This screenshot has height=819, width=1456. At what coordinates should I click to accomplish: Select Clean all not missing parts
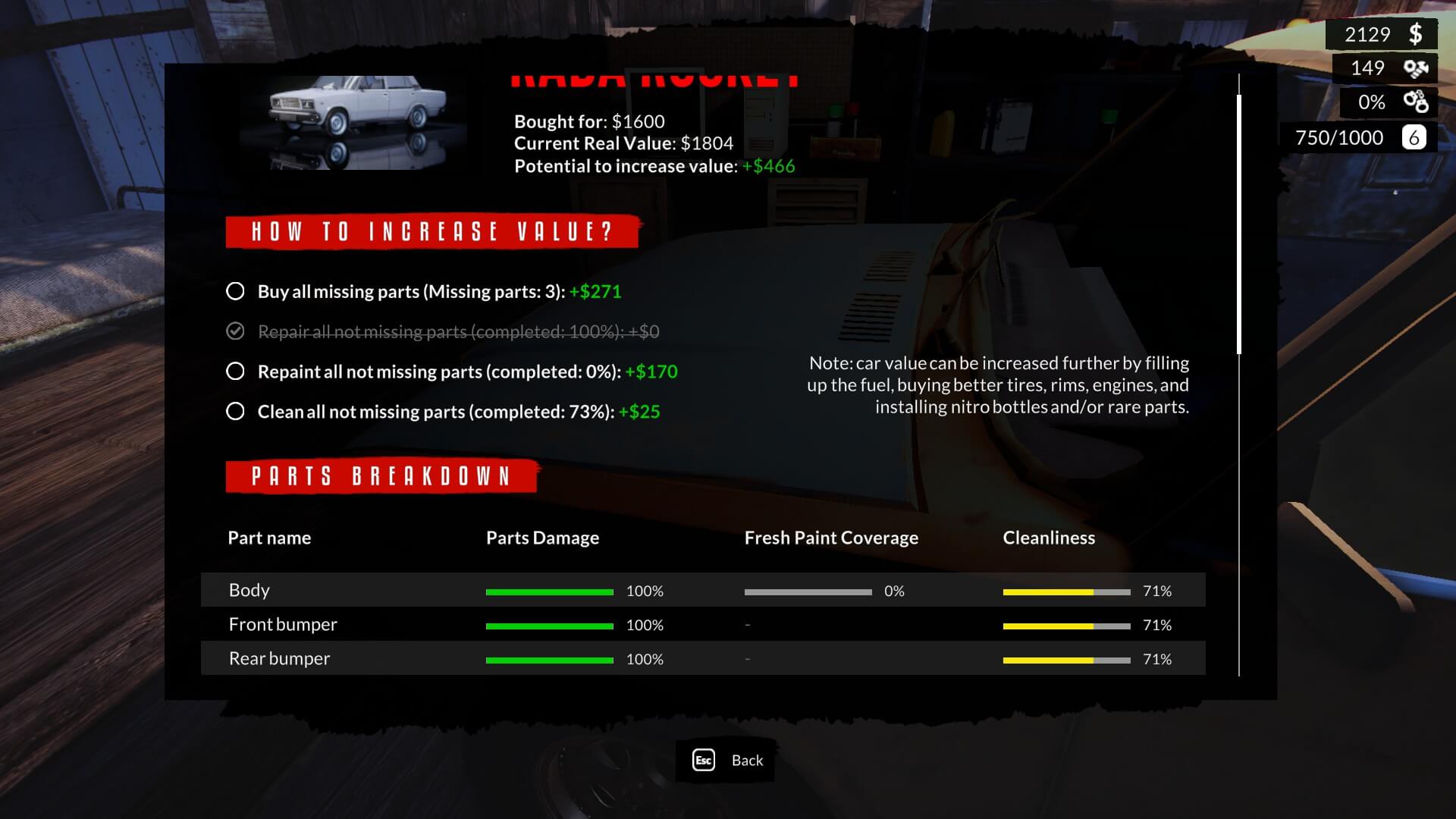point(236,412)
